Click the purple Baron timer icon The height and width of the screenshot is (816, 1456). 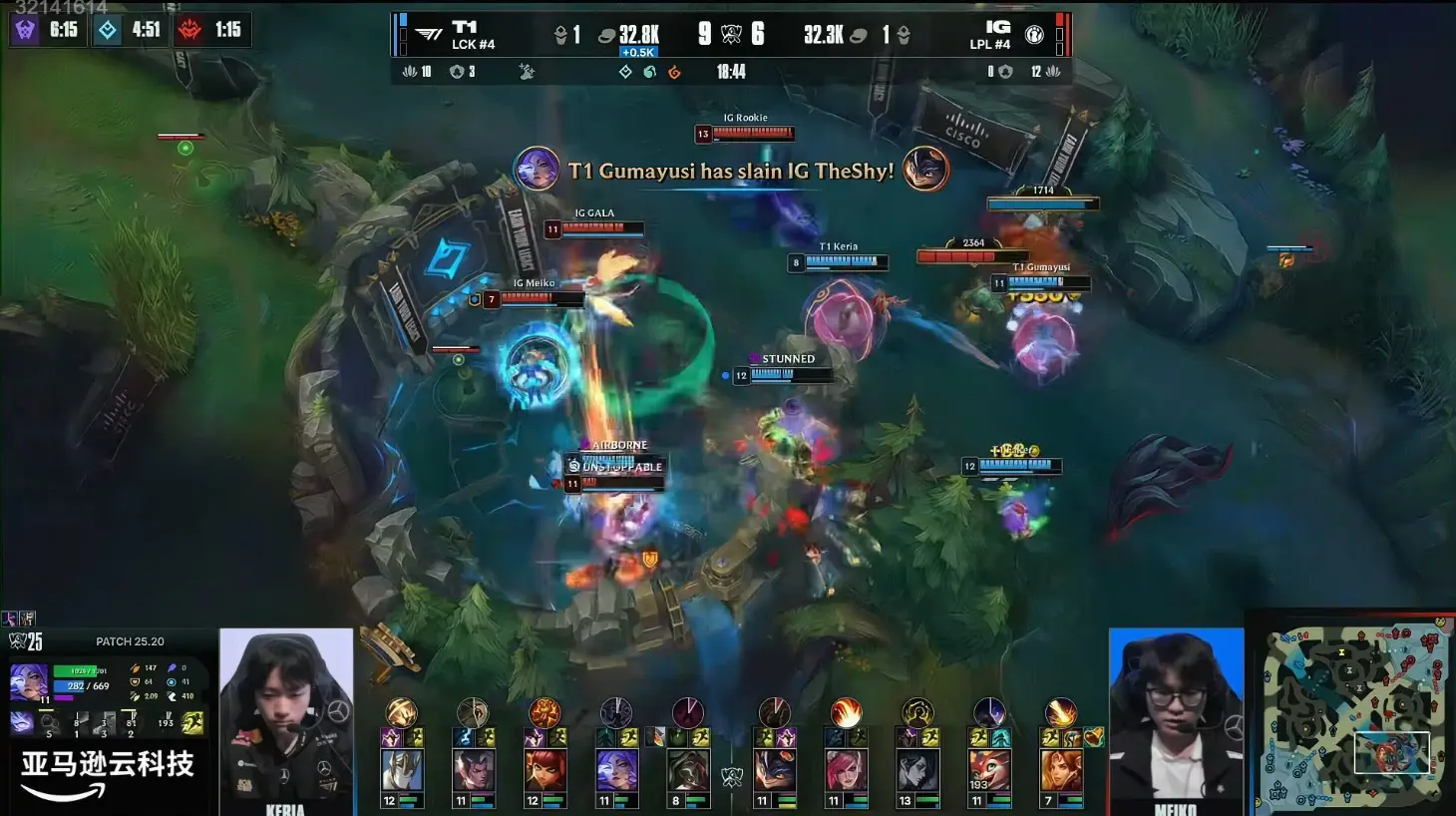25,30
